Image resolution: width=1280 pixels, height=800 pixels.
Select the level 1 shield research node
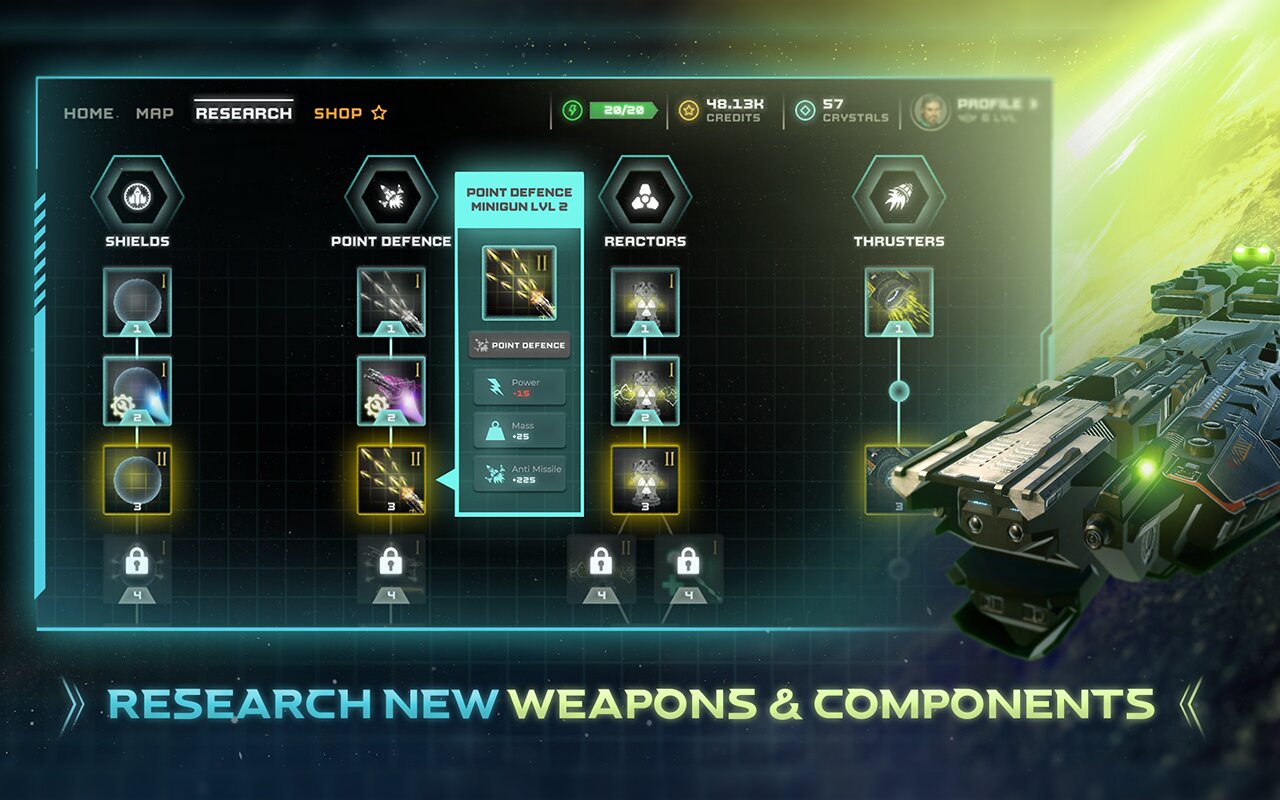coord(137,301)
